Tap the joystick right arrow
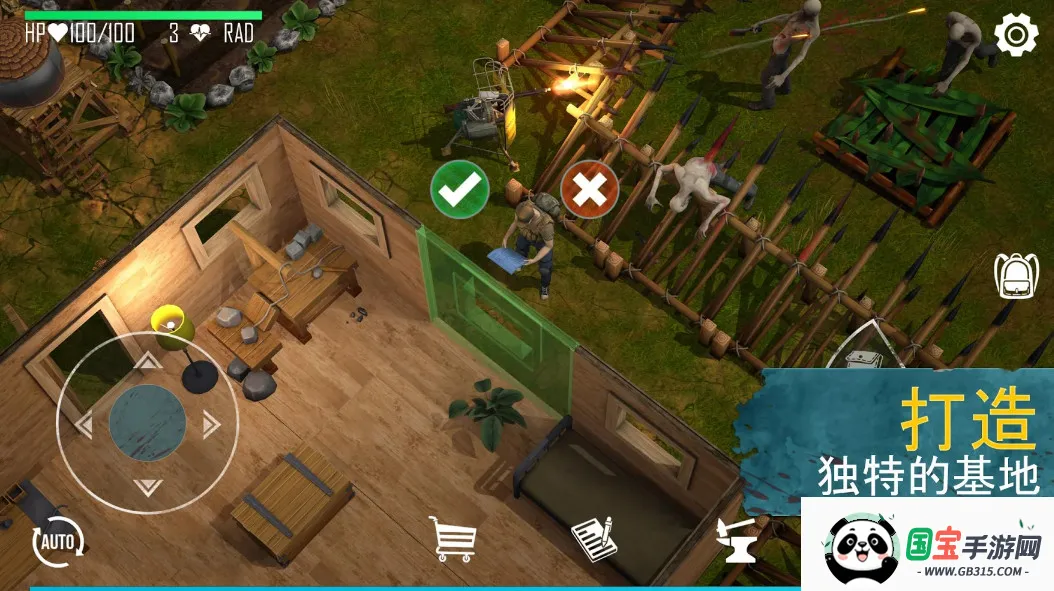The width and height of the screenshot is (1054, 591). 210,425
